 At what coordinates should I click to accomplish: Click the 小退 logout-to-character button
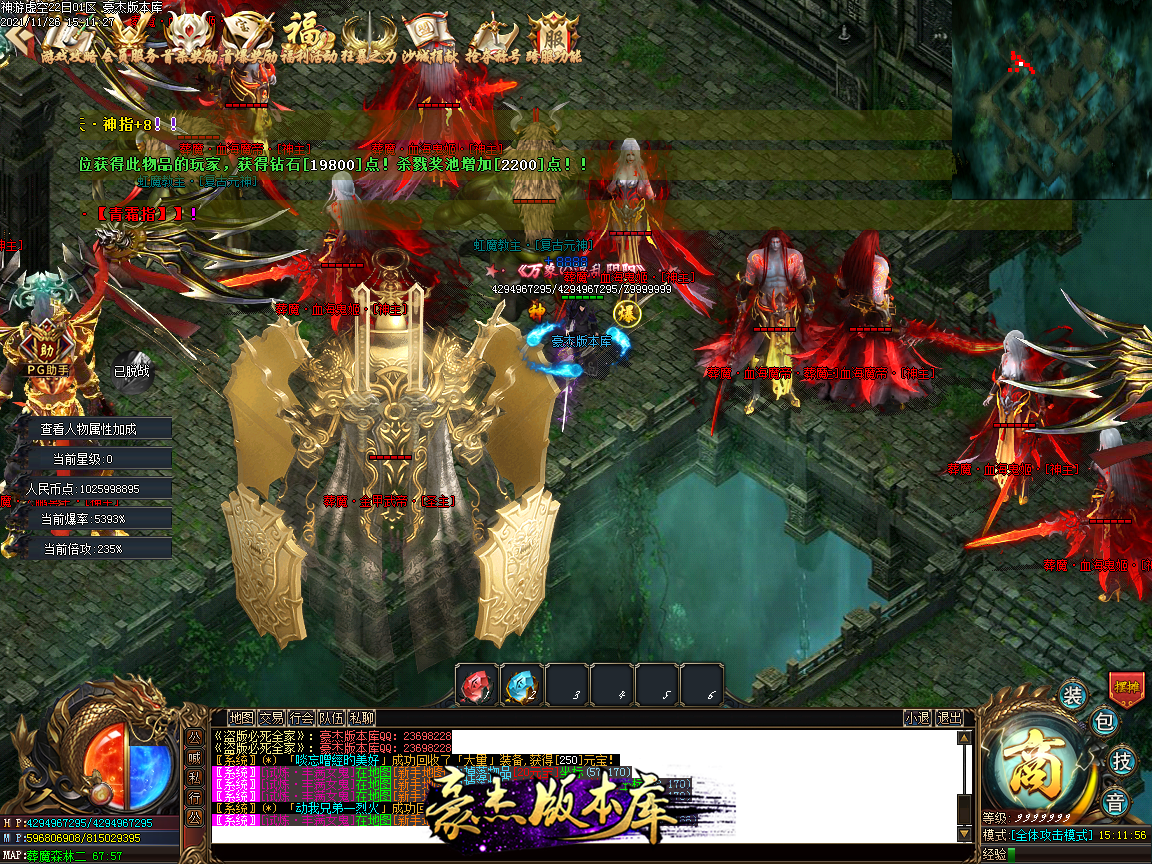point(917,717)
